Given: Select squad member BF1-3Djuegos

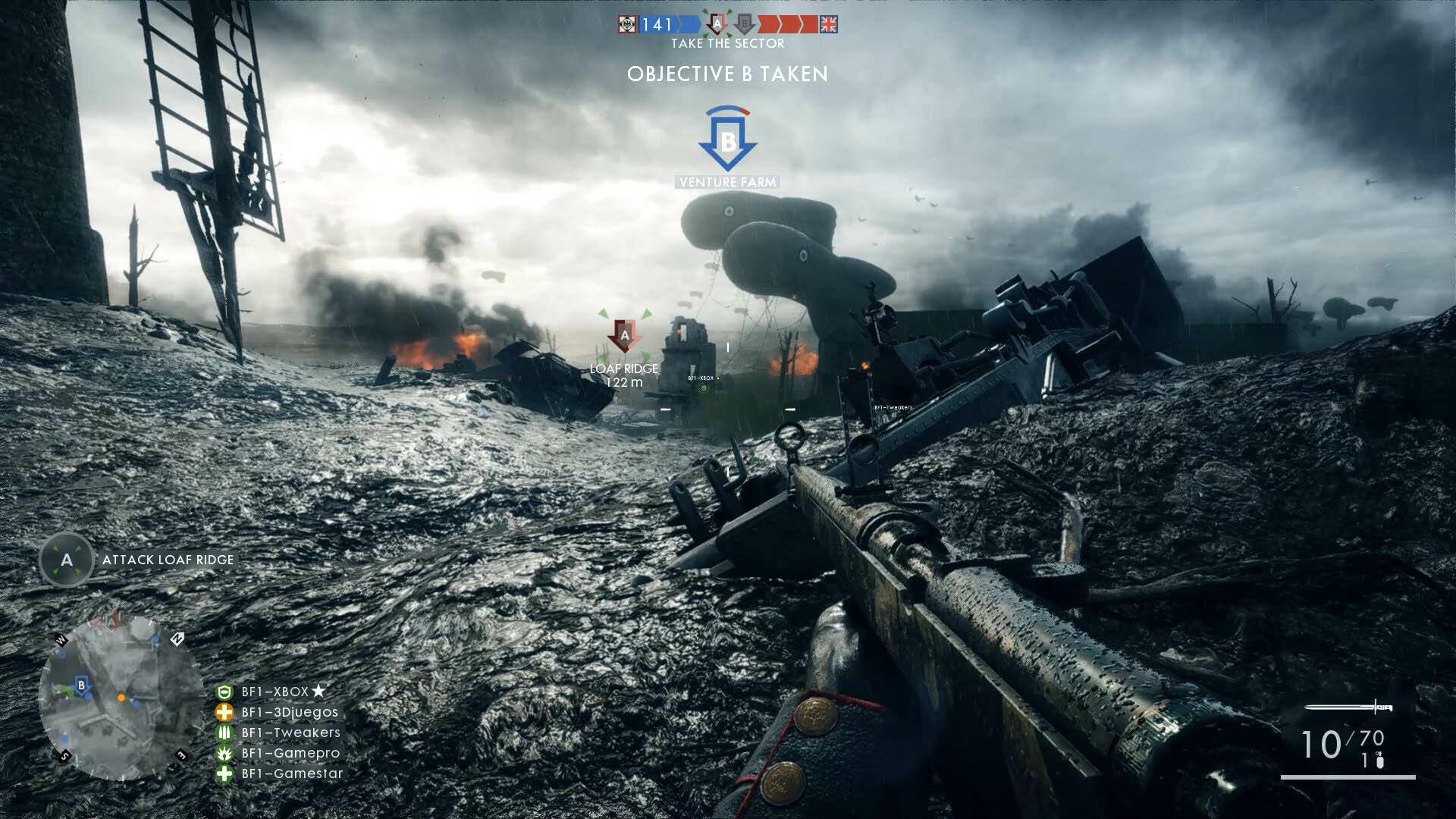Looking at the screenshot, I should [x=290, y=712].
